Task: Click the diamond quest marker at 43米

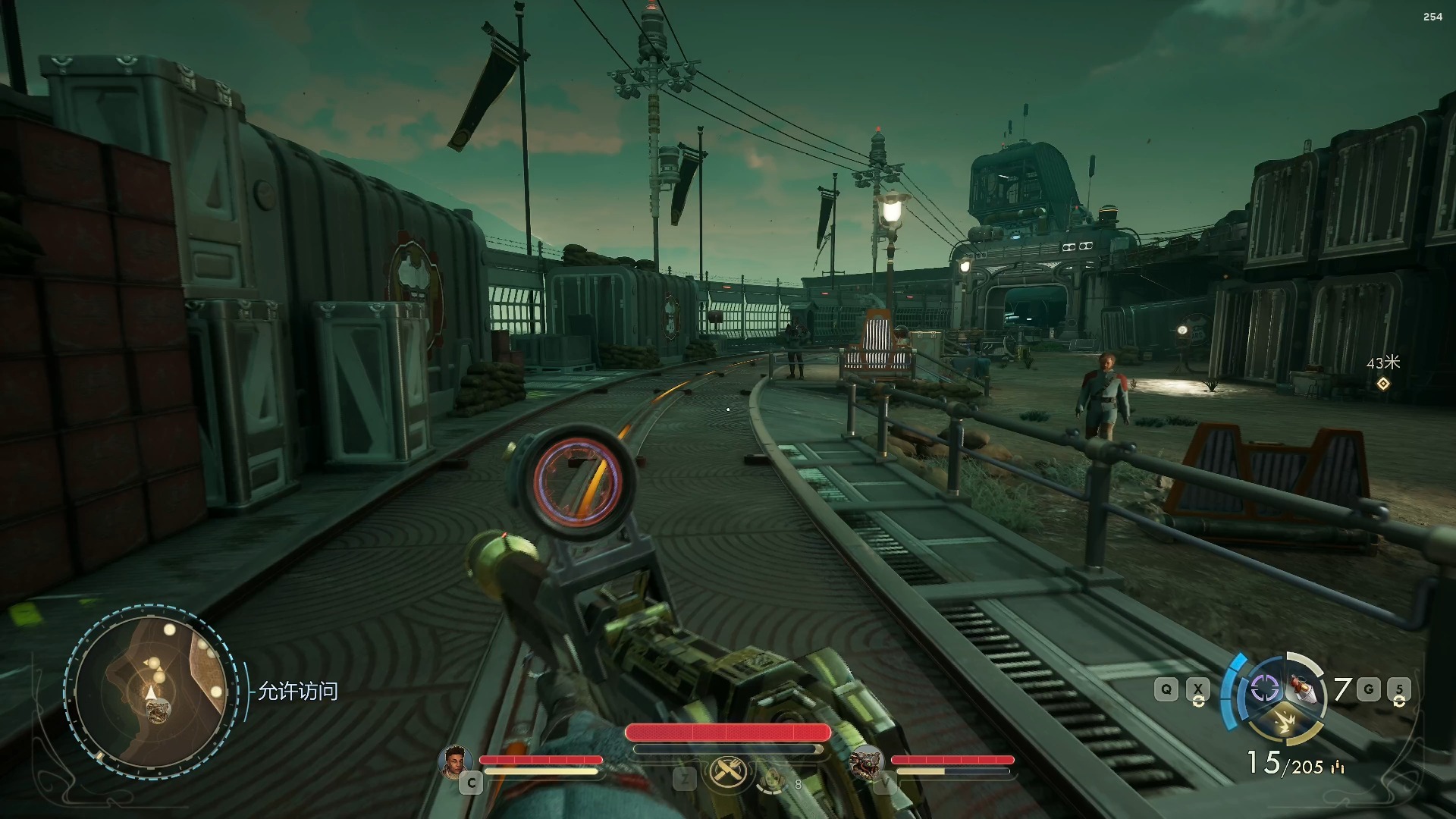Action: pyautogui.click(x=1383, y=384)
